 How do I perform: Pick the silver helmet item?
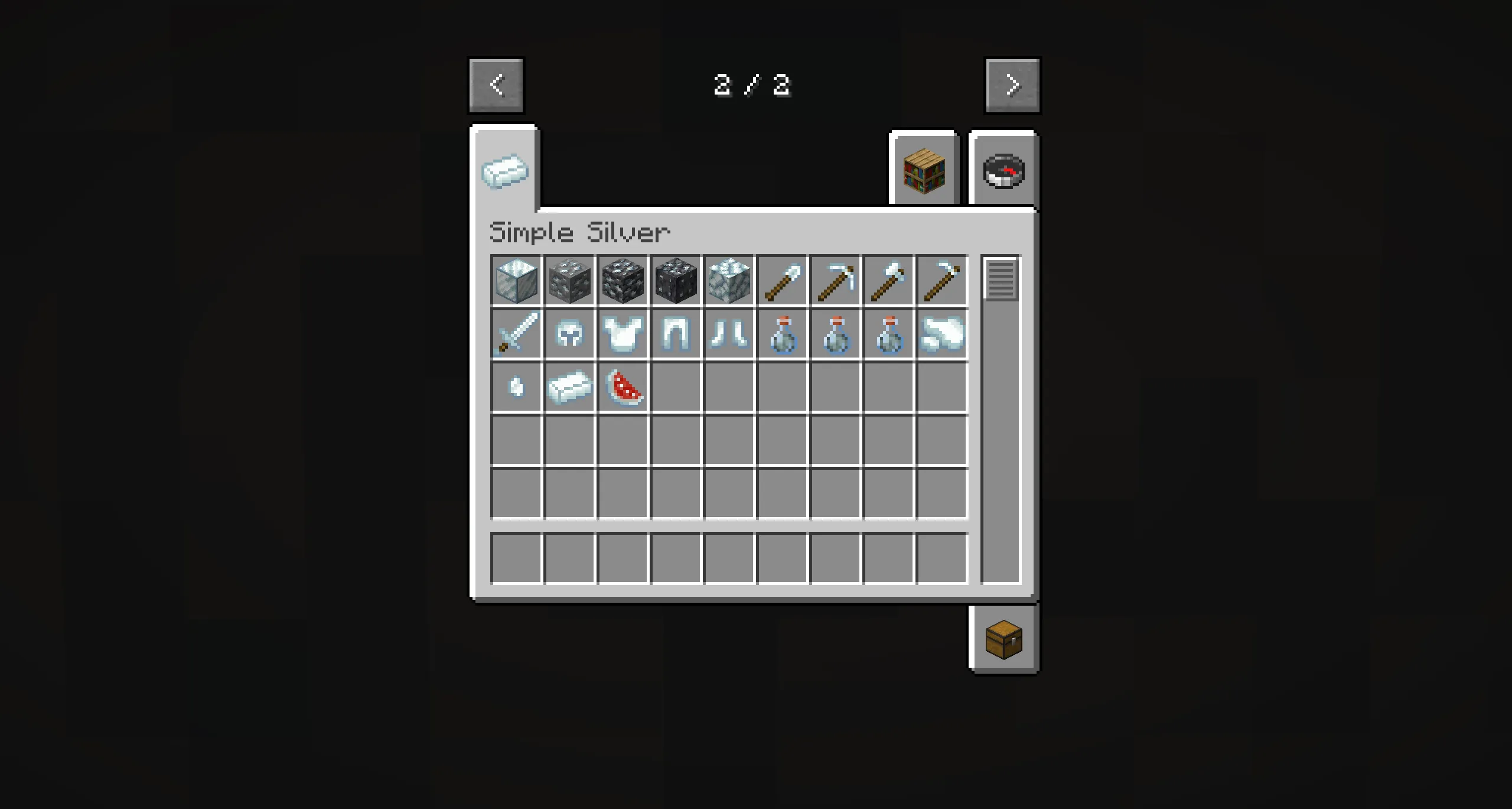coord(569,334)
